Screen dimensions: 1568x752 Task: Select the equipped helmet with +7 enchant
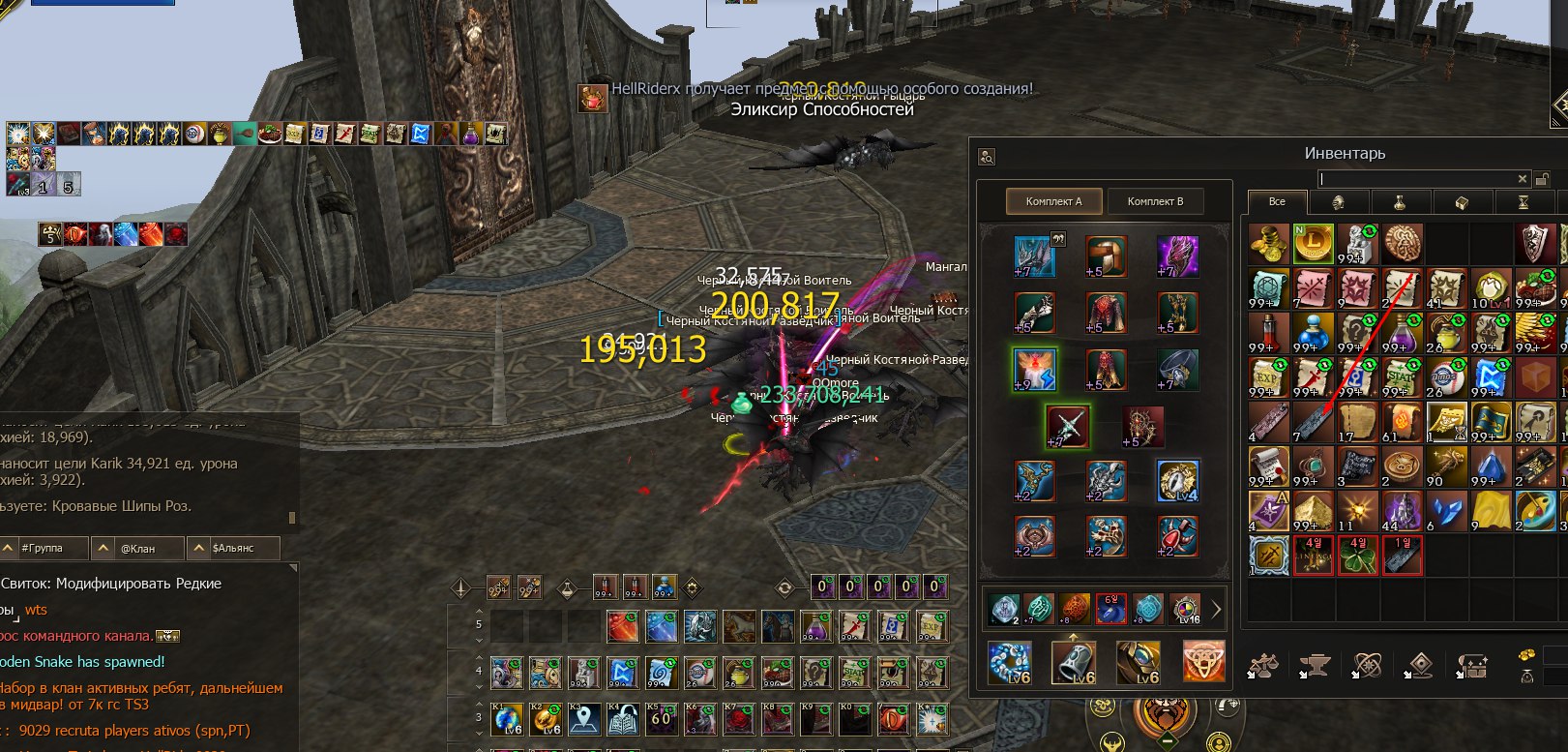pyautogui.click(x=1034, y=256)
